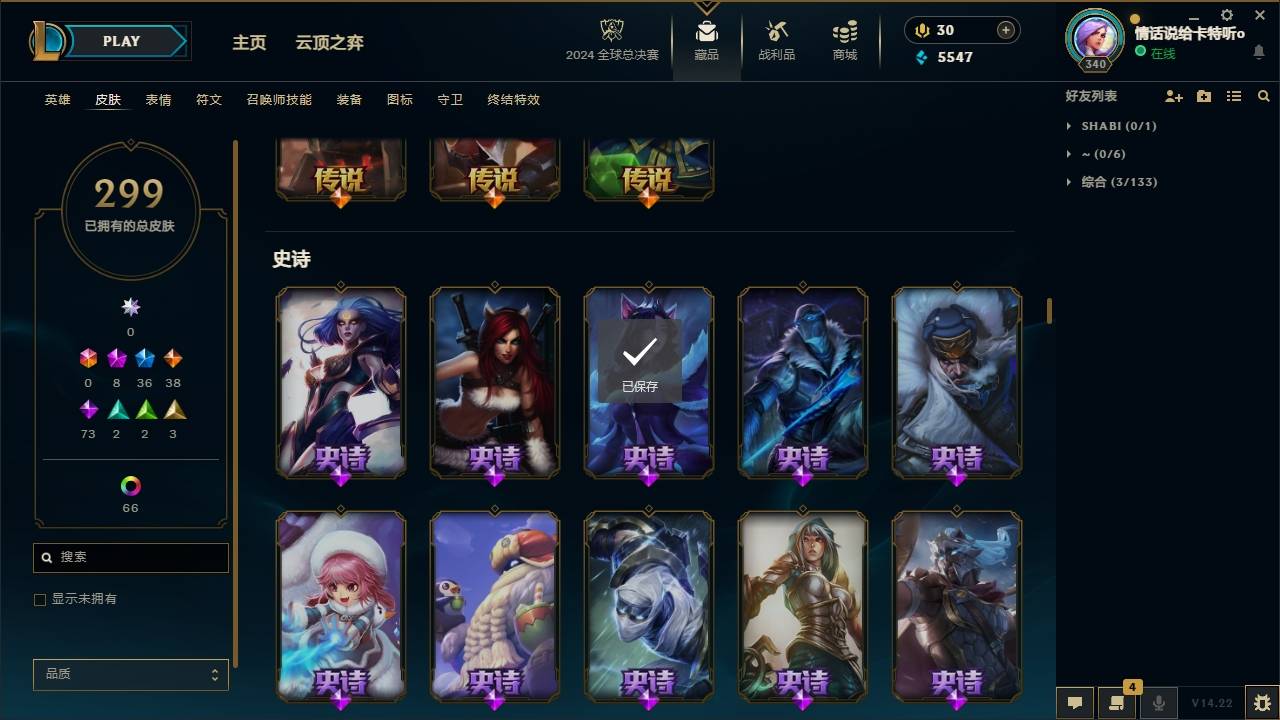This screenshot has height=720, width=1280.
Task: Mute the microphone icon at bottom right
Action: pos(1158,702)
